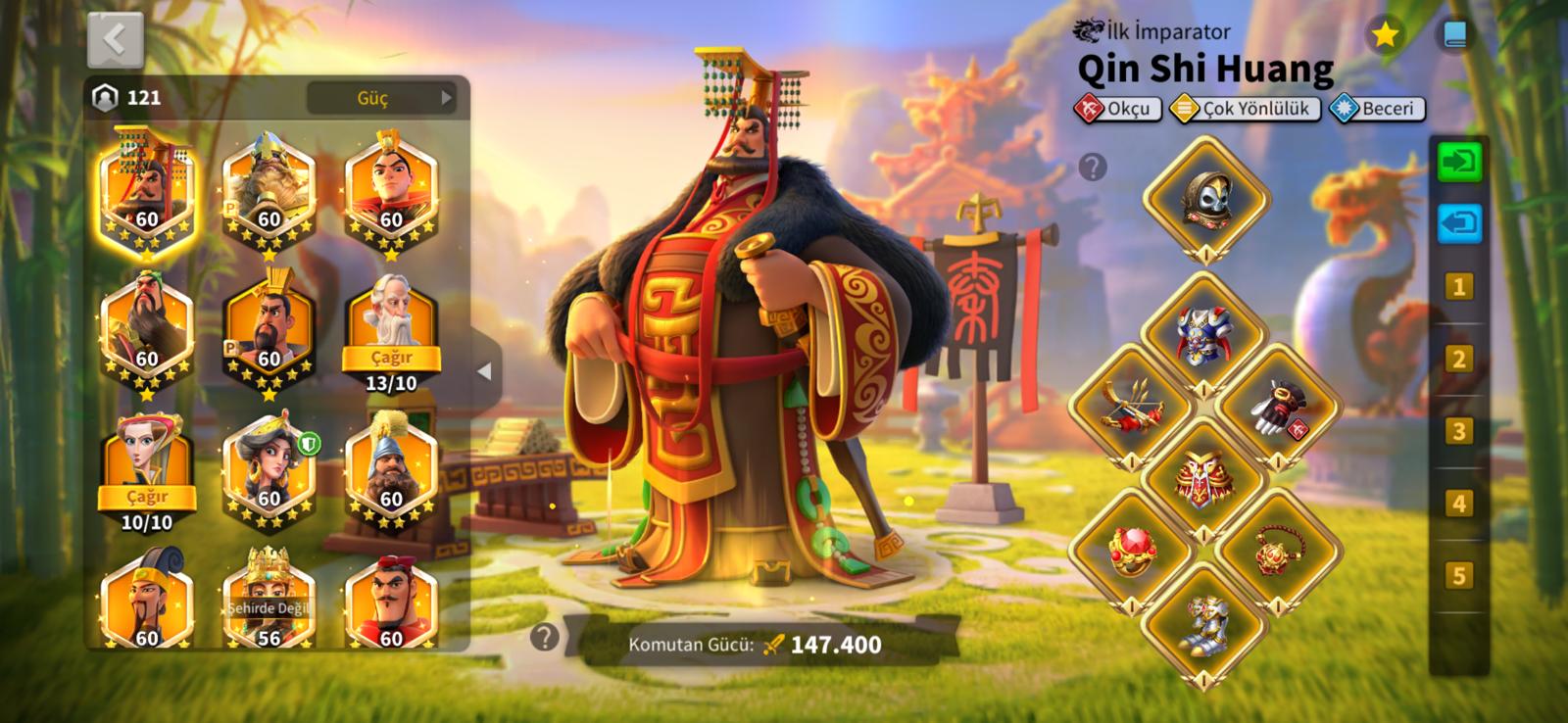Viewport: 1568px width, 723px height.
Task: Select the bow weapon equipment slot
Action: coord(1130,407)
